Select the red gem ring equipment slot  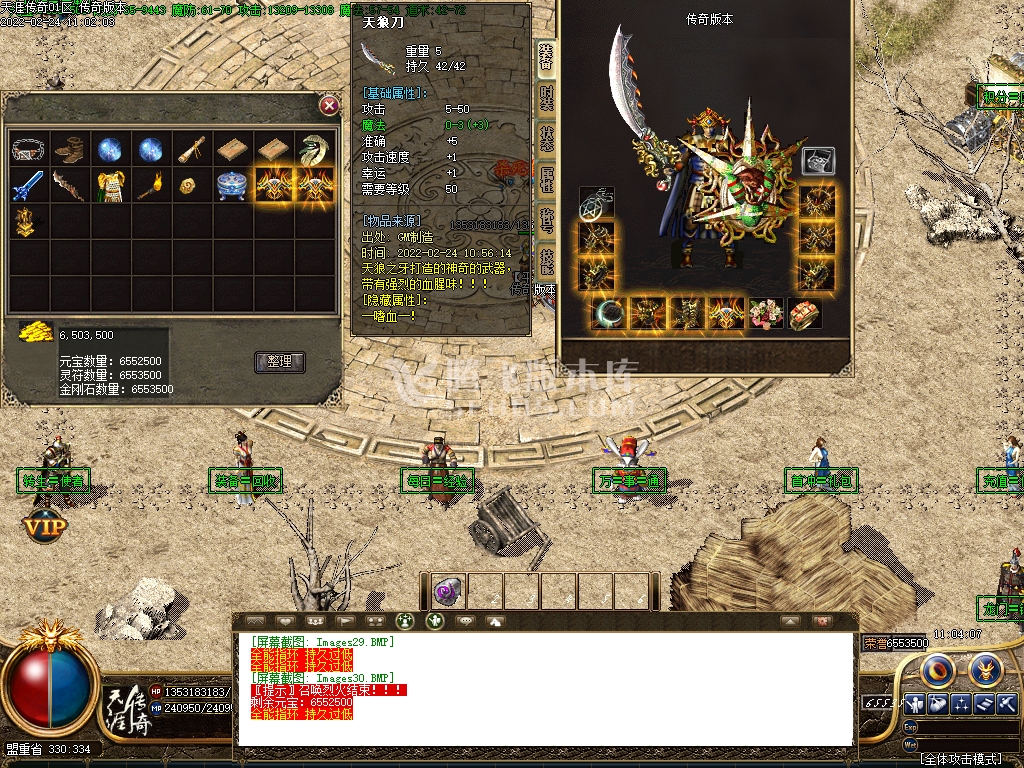pos(805,313)
